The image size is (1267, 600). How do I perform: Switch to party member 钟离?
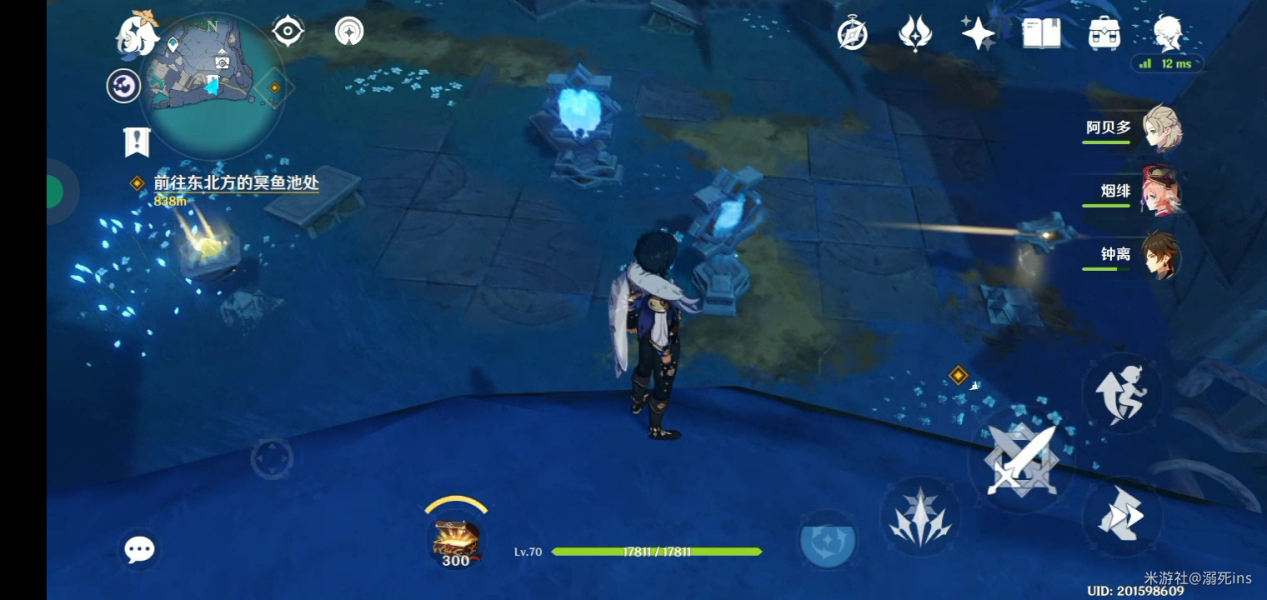[x=1161, y=255]
